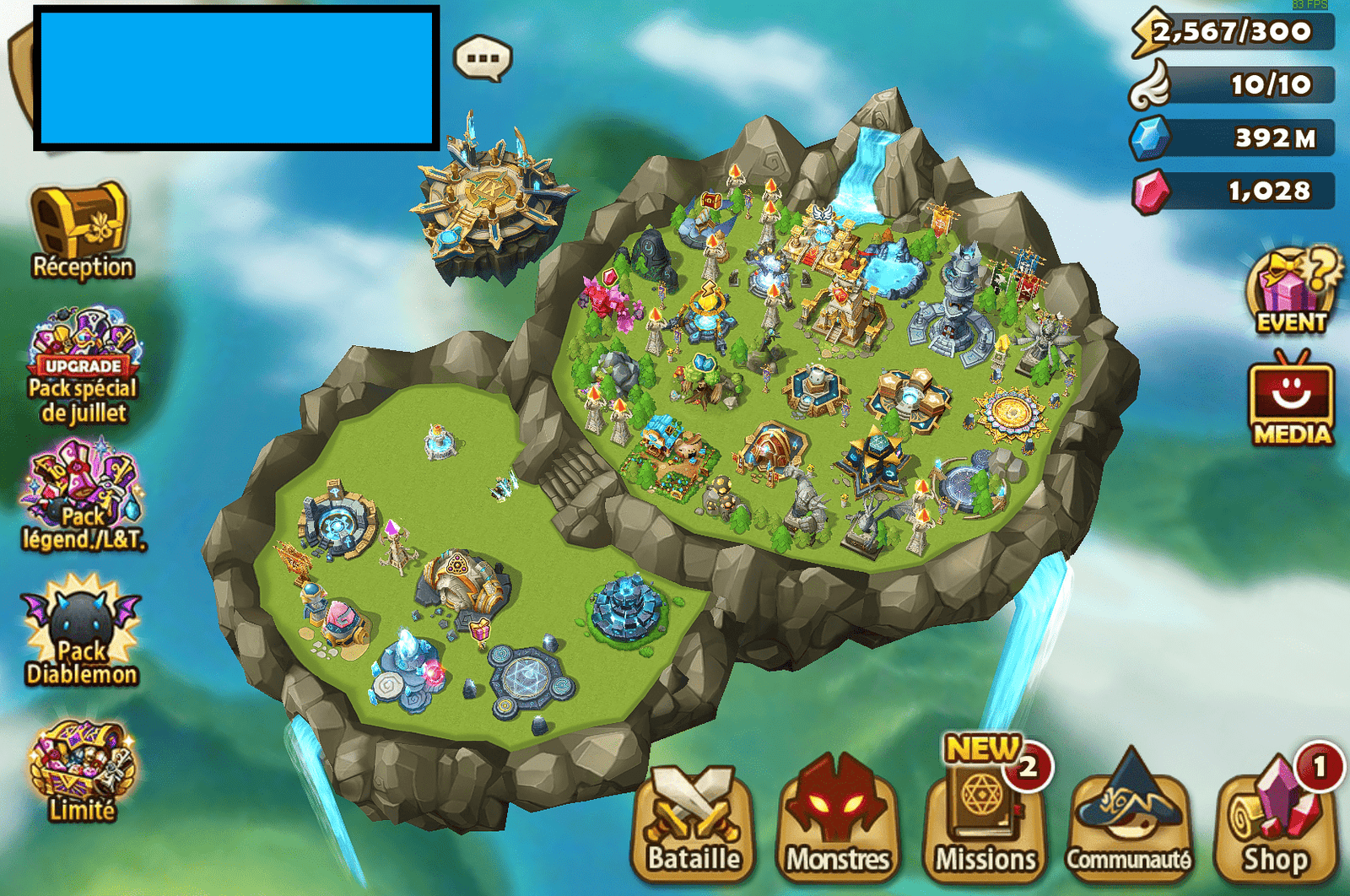Open the Bataille menu
The image size is (1350, 896).
694,823
